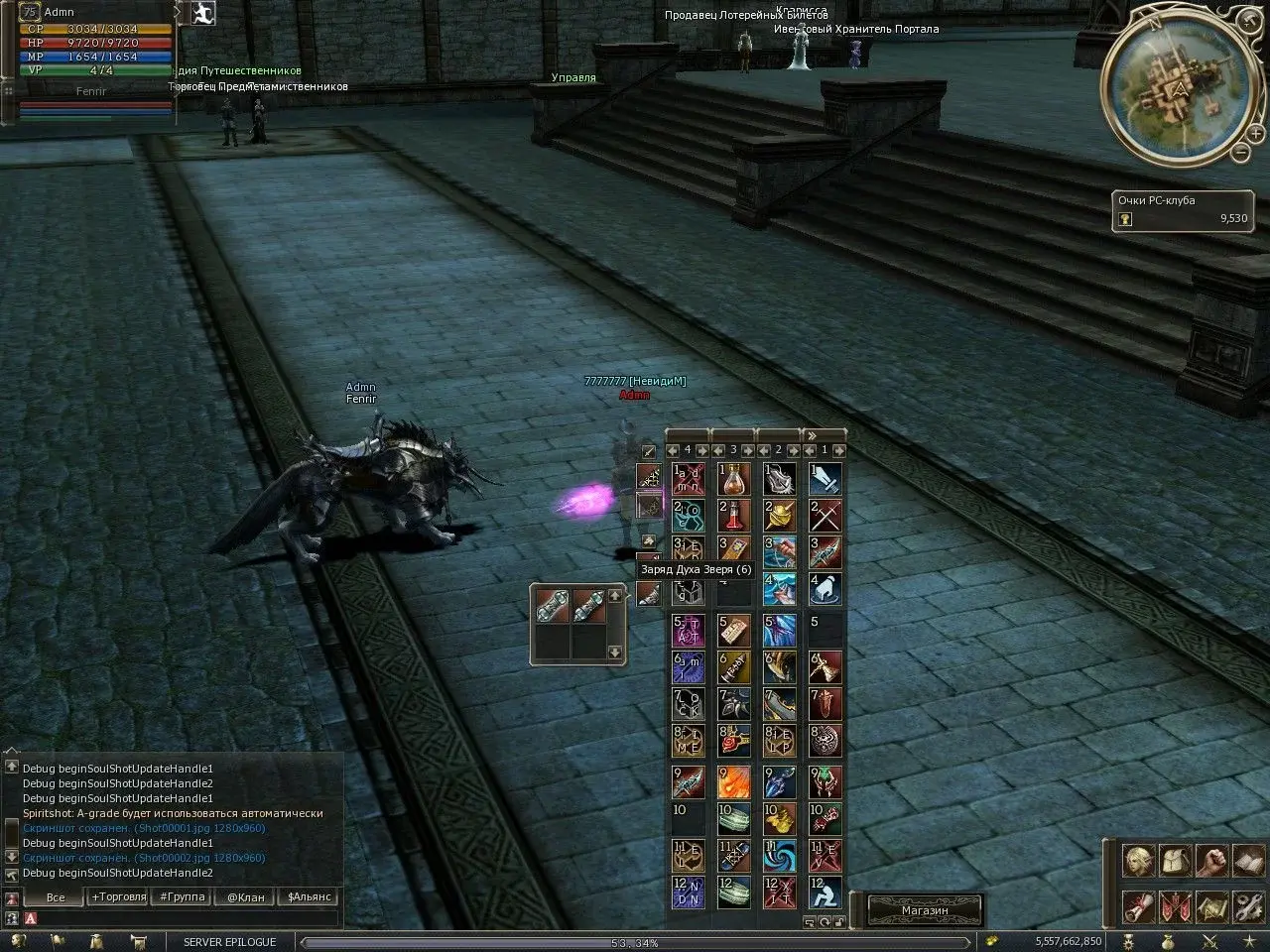Open the actions fist icon

1211,860
